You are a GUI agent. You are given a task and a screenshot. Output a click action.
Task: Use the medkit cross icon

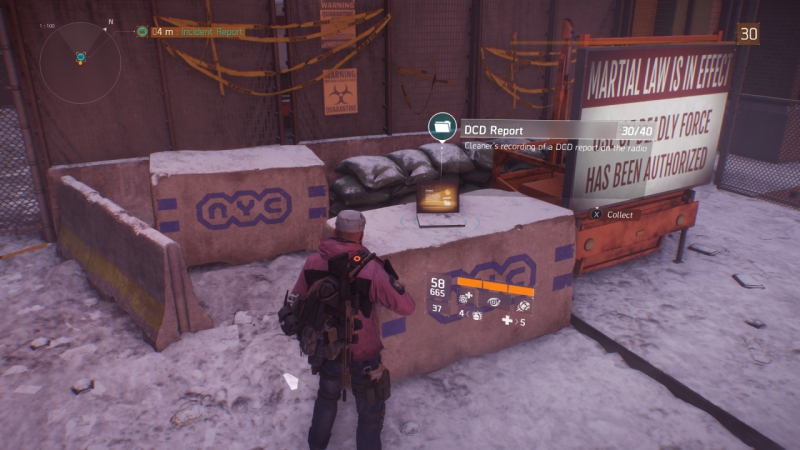507,321
